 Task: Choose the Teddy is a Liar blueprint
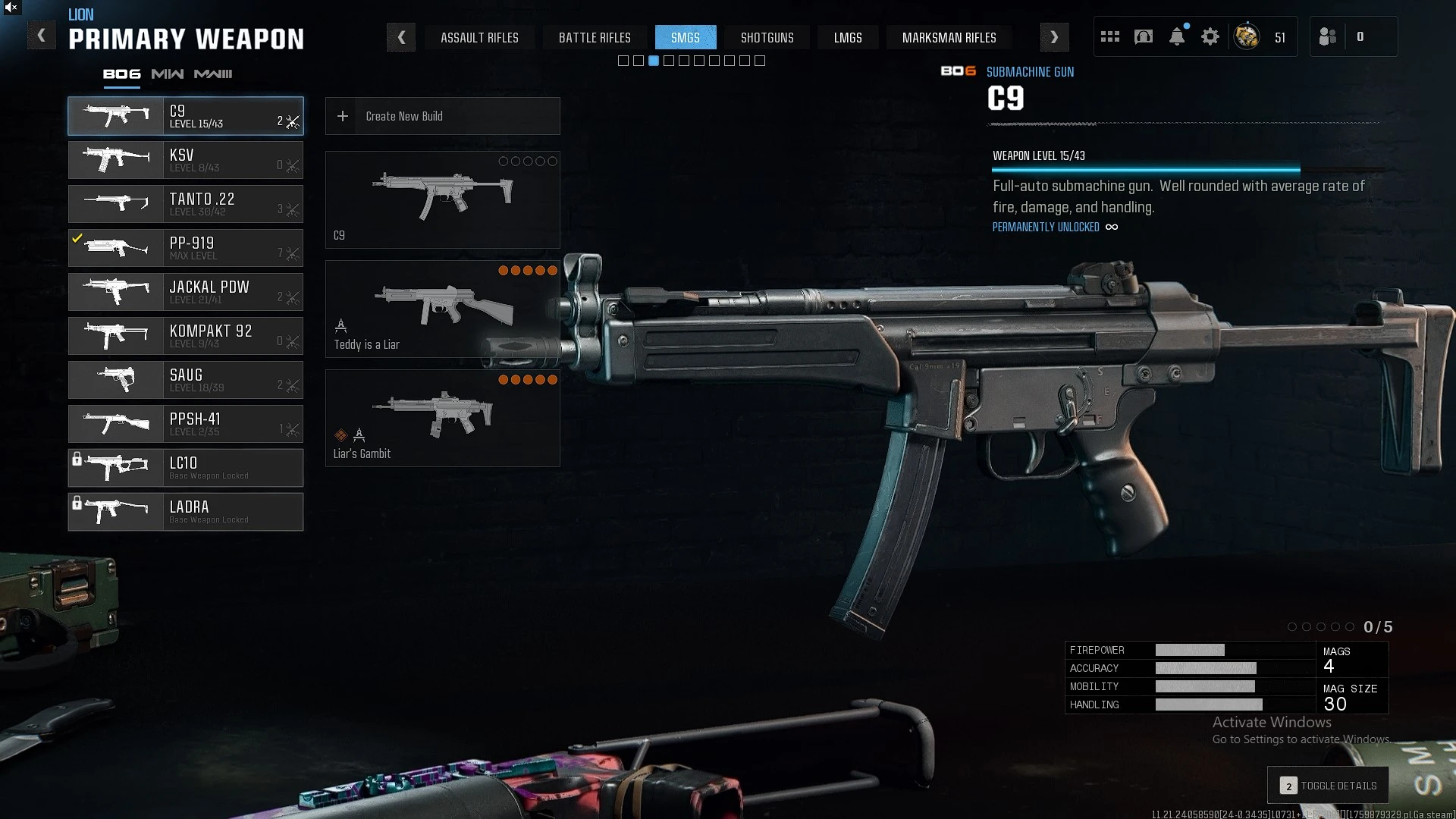tap(442, 309)
